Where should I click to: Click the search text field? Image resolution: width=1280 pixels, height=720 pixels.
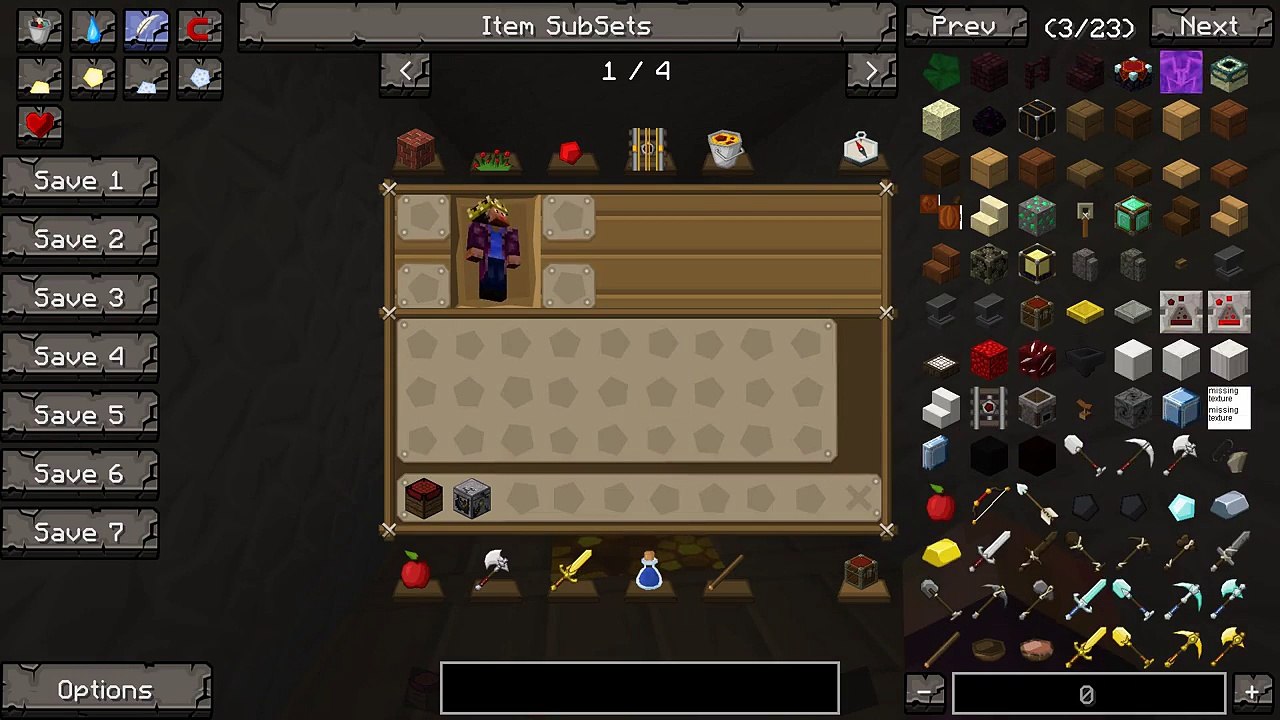640,688
